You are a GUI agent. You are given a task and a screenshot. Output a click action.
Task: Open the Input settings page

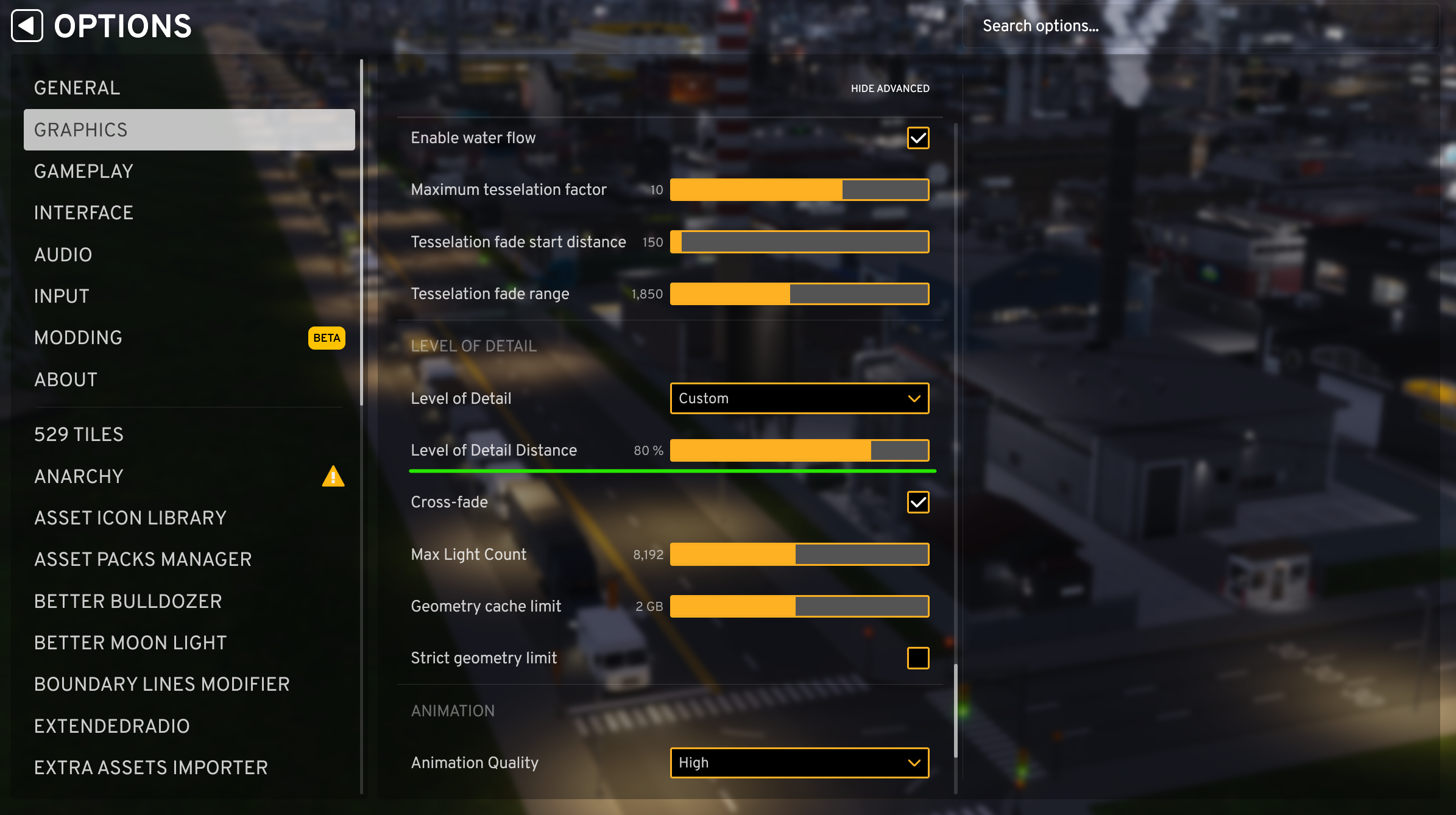(x=61, y=296)
